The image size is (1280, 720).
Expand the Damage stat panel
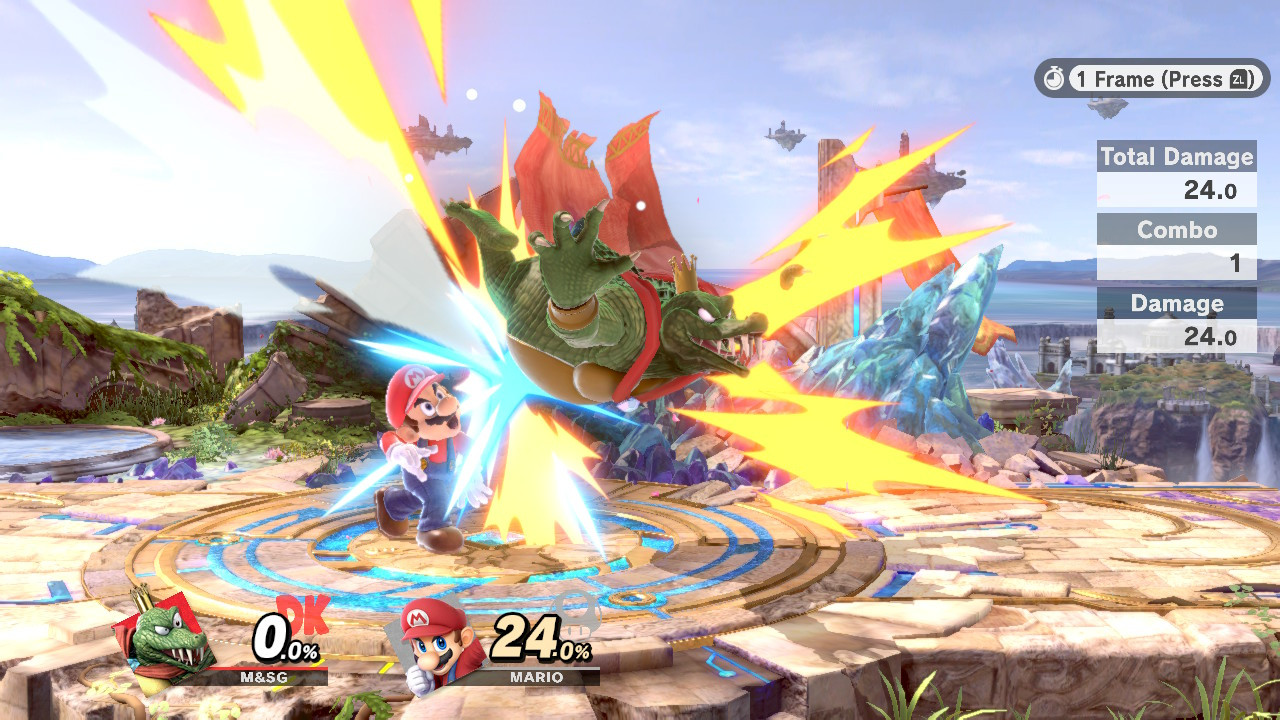point(1176,303)
